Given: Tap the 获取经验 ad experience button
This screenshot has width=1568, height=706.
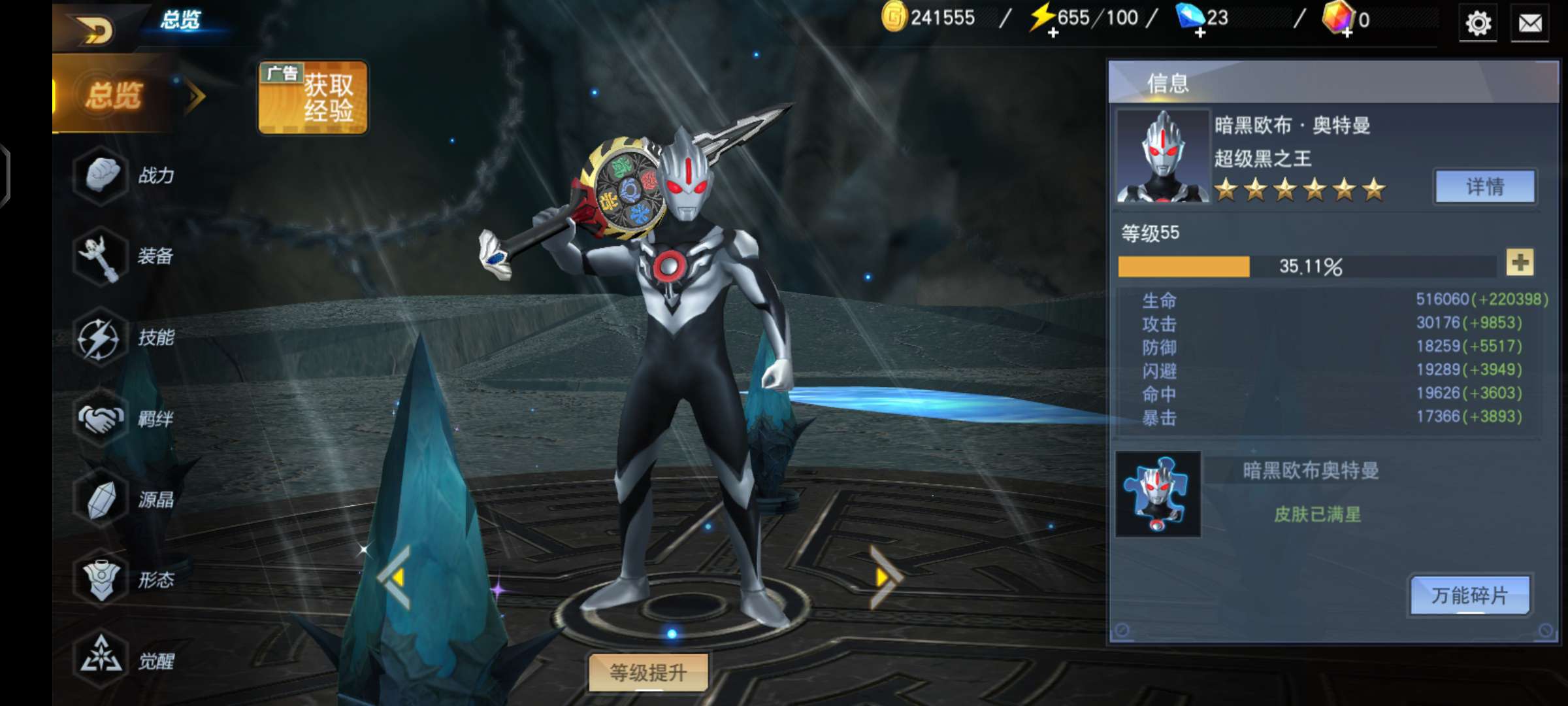Looking at the screenshot, I should pos(313,98).
